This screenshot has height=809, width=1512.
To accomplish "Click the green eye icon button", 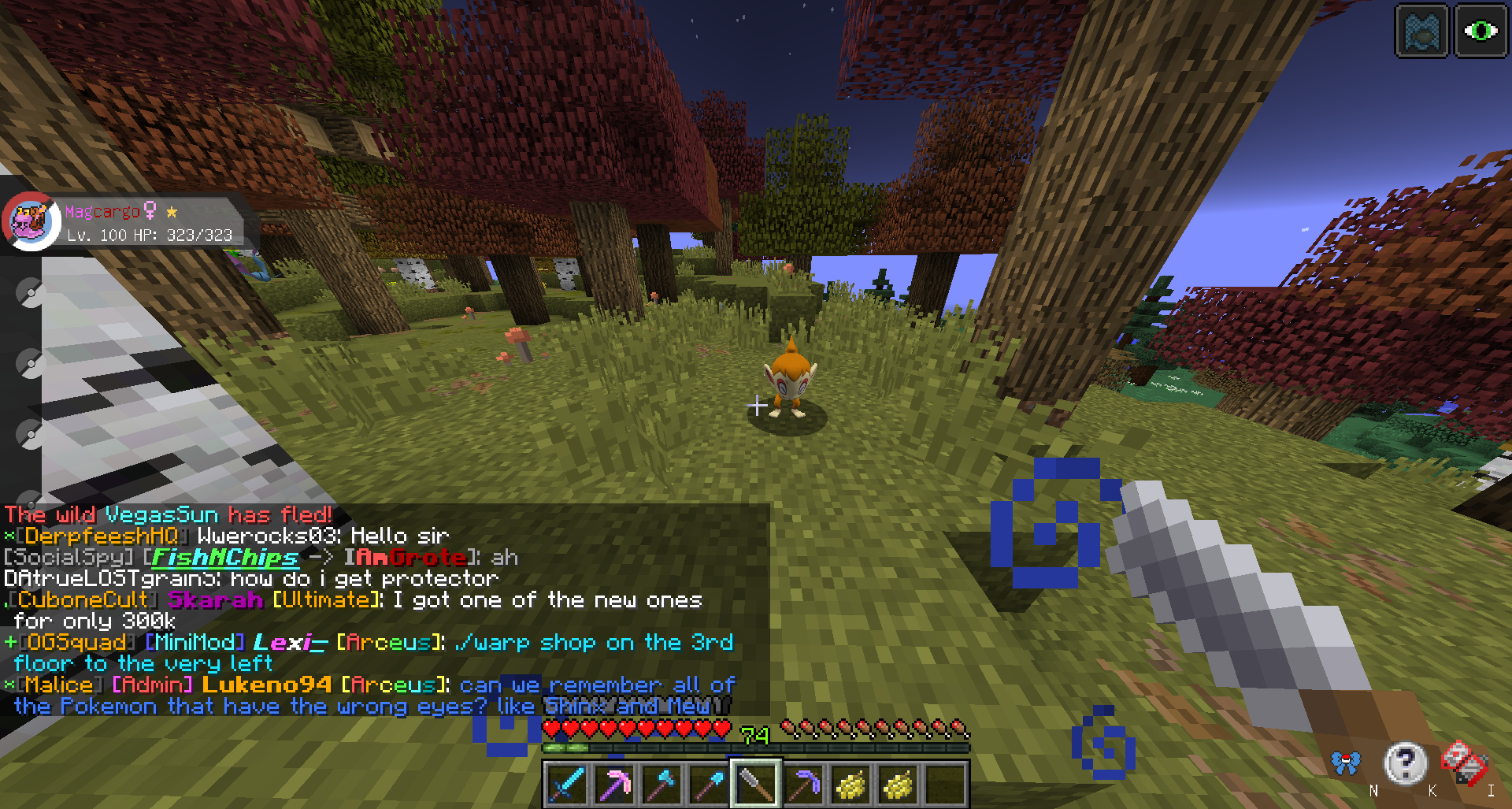I will click(x=1480, y=32).
